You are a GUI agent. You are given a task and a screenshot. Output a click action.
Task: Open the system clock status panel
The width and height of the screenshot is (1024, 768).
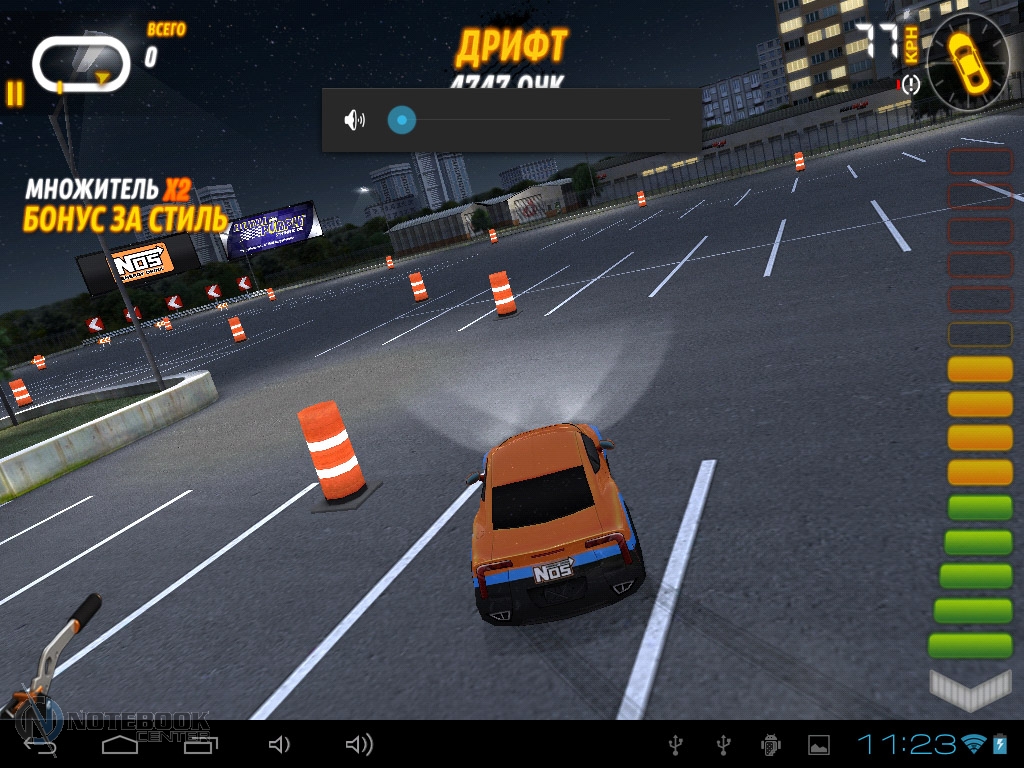coord(906,744)
